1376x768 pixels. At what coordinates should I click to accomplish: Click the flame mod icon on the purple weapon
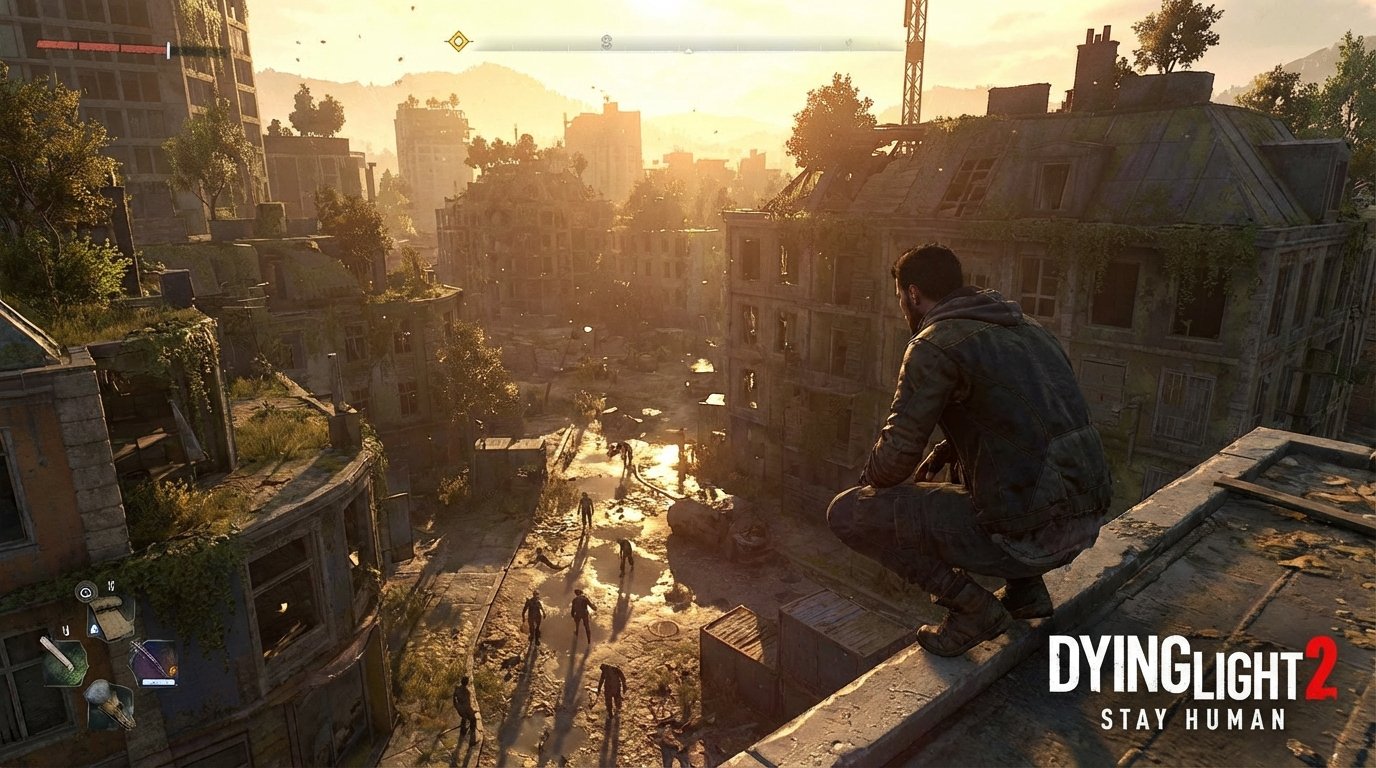[x=172, y=668]
